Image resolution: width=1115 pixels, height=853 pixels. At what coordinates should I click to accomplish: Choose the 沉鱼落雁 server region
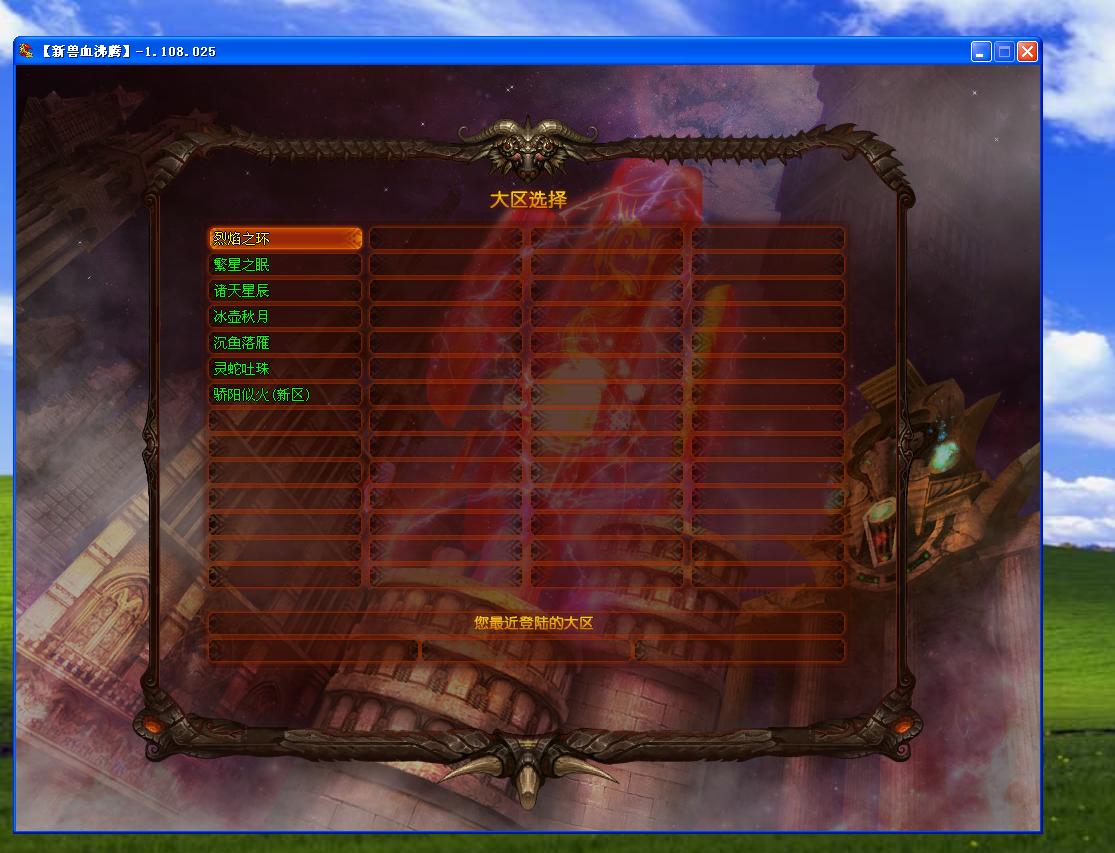tap(285, 342)
